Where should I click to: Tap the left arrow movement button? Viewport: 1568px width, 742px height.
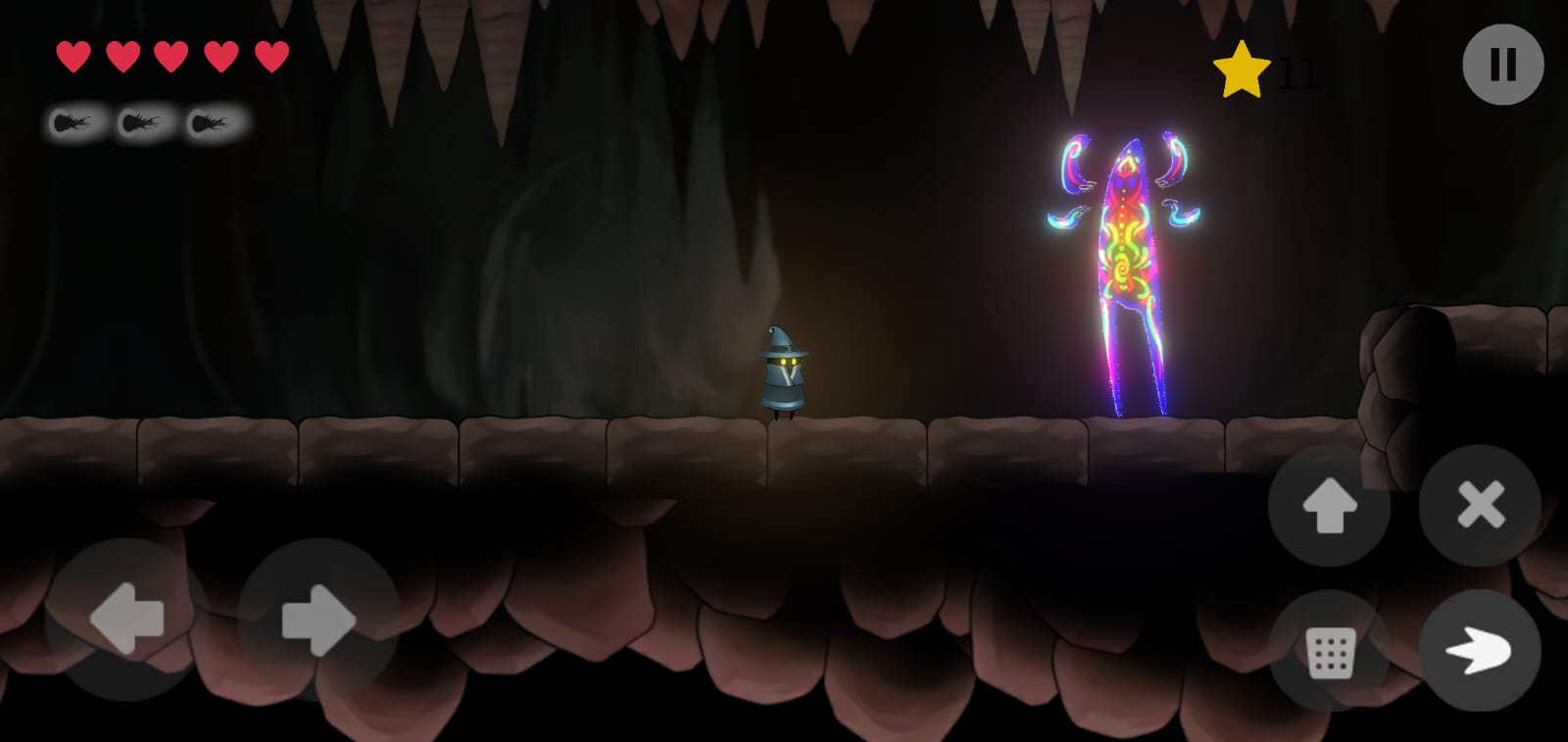pyautogui.click(x=126, y=618)
